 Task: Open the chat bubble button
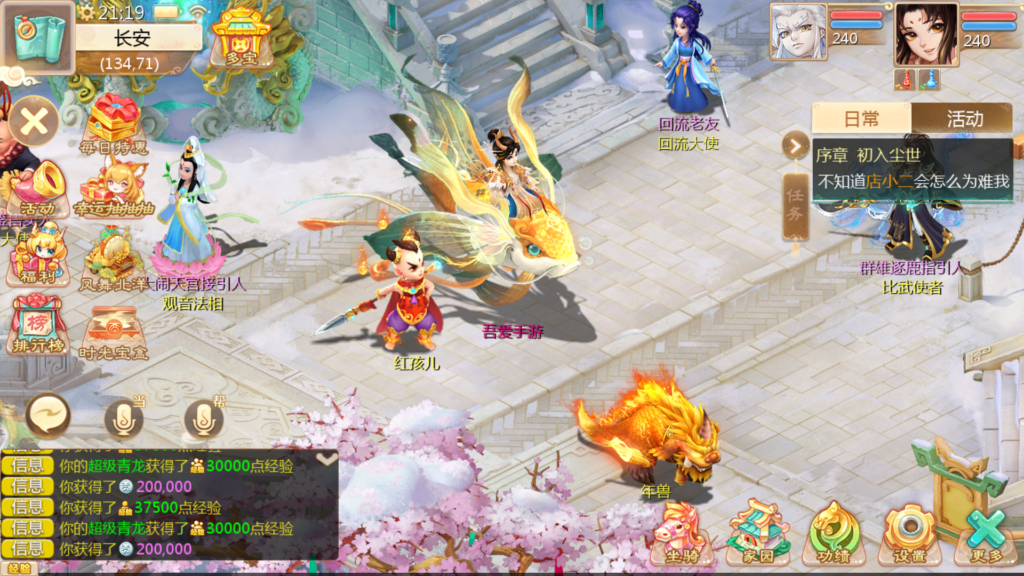(47, 414)
